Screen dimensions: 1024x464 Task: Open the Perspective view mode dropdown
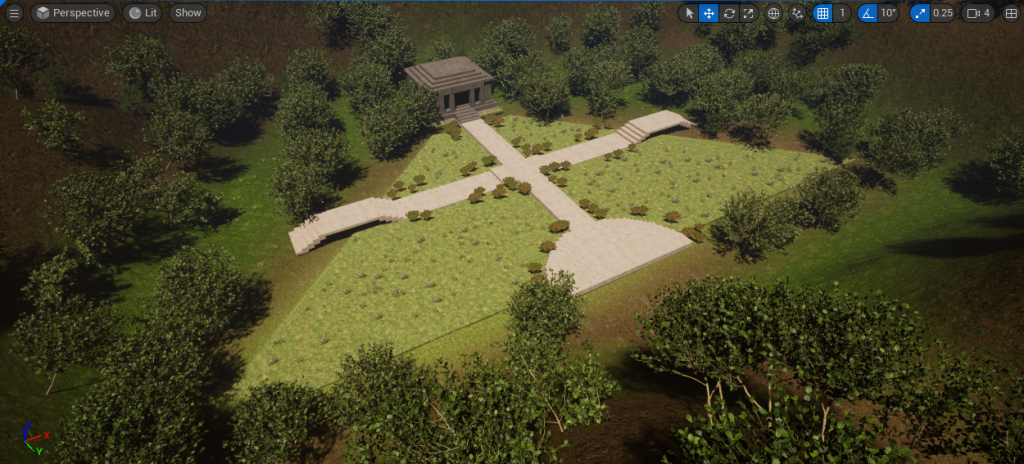tap(72, 13)
